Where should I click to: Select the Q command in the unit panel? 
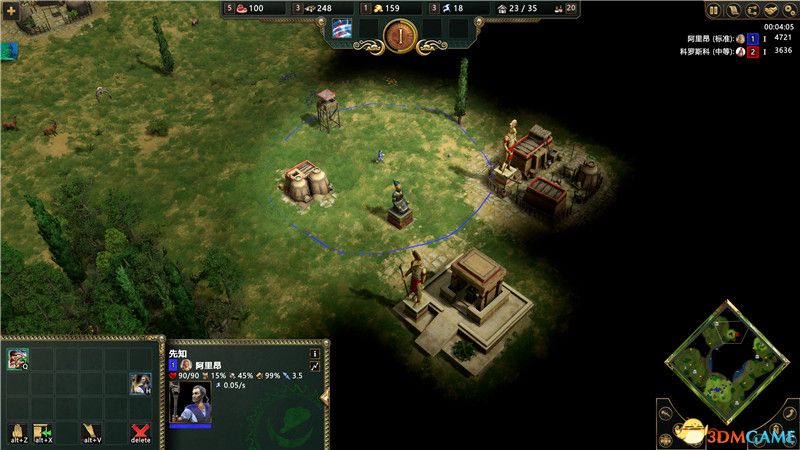tap(18, 359)
